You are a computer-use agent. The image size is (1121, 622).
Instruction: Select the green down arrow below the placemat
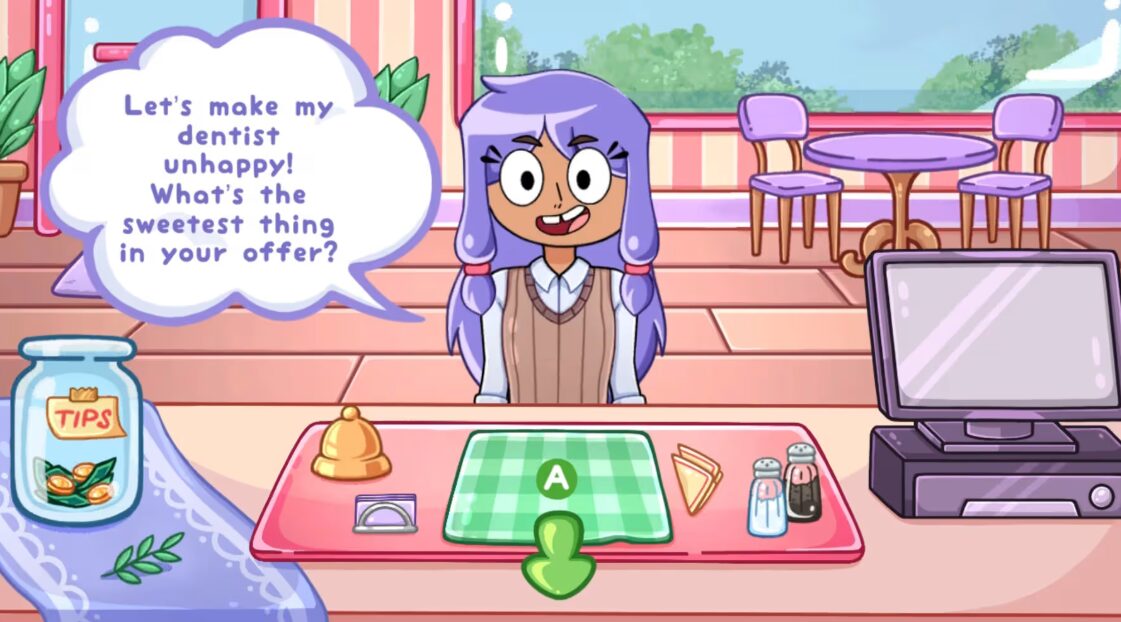pyautogui.click(x=558, y=559)
